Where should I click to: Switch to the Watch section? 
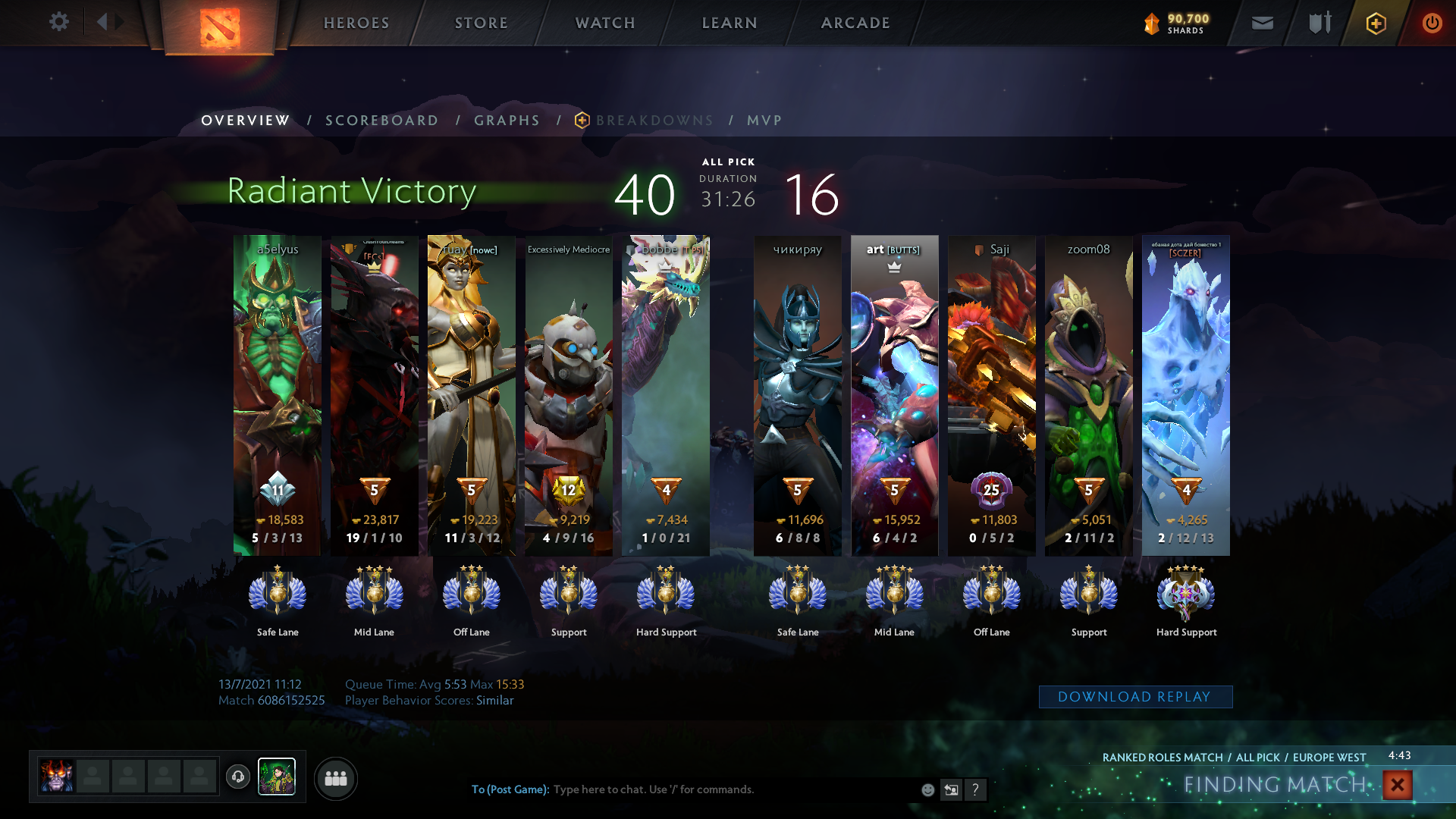point(605,23)
